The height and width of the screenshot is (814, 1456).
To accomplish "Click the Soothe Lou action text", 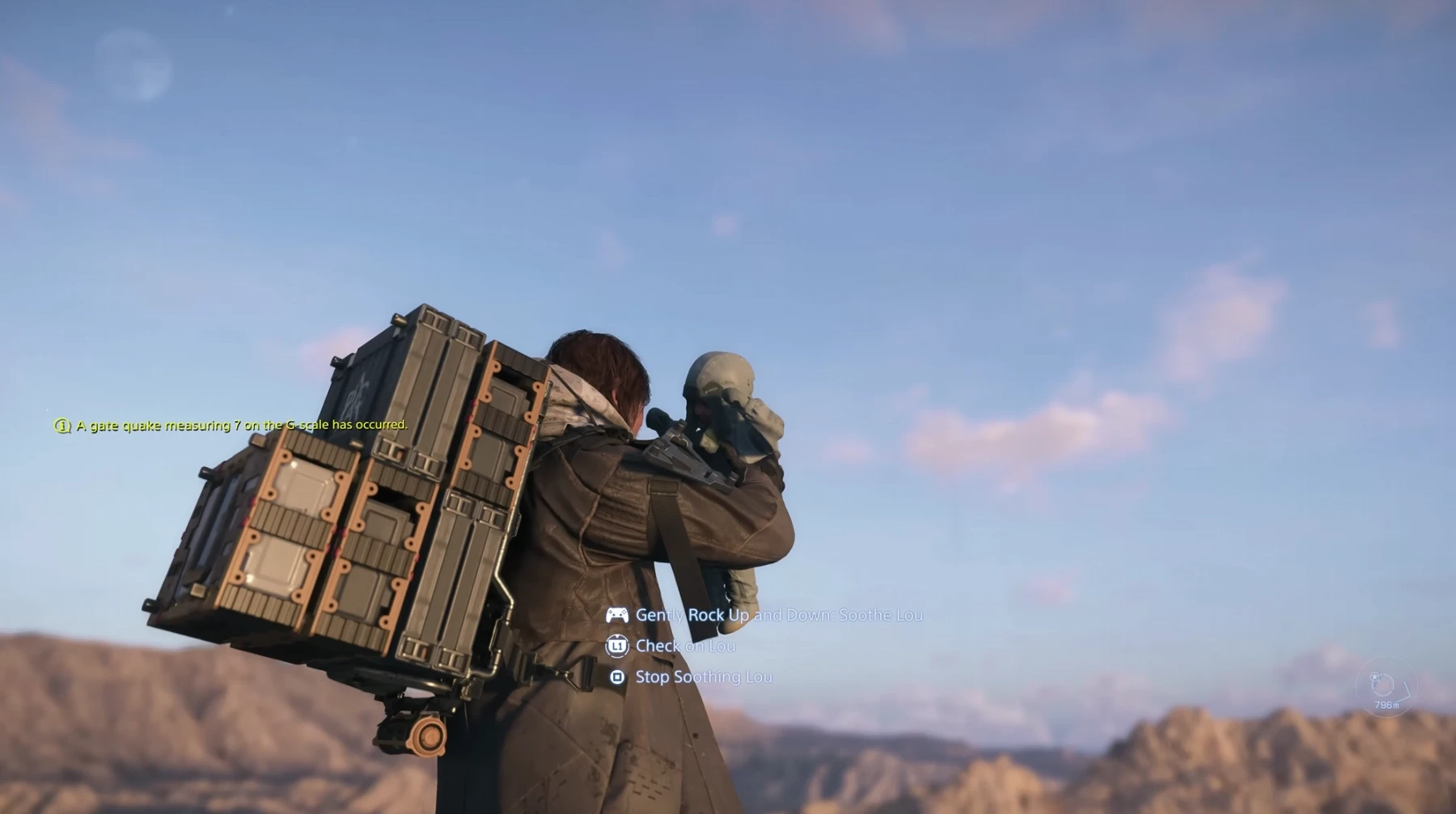I will 779,615.
